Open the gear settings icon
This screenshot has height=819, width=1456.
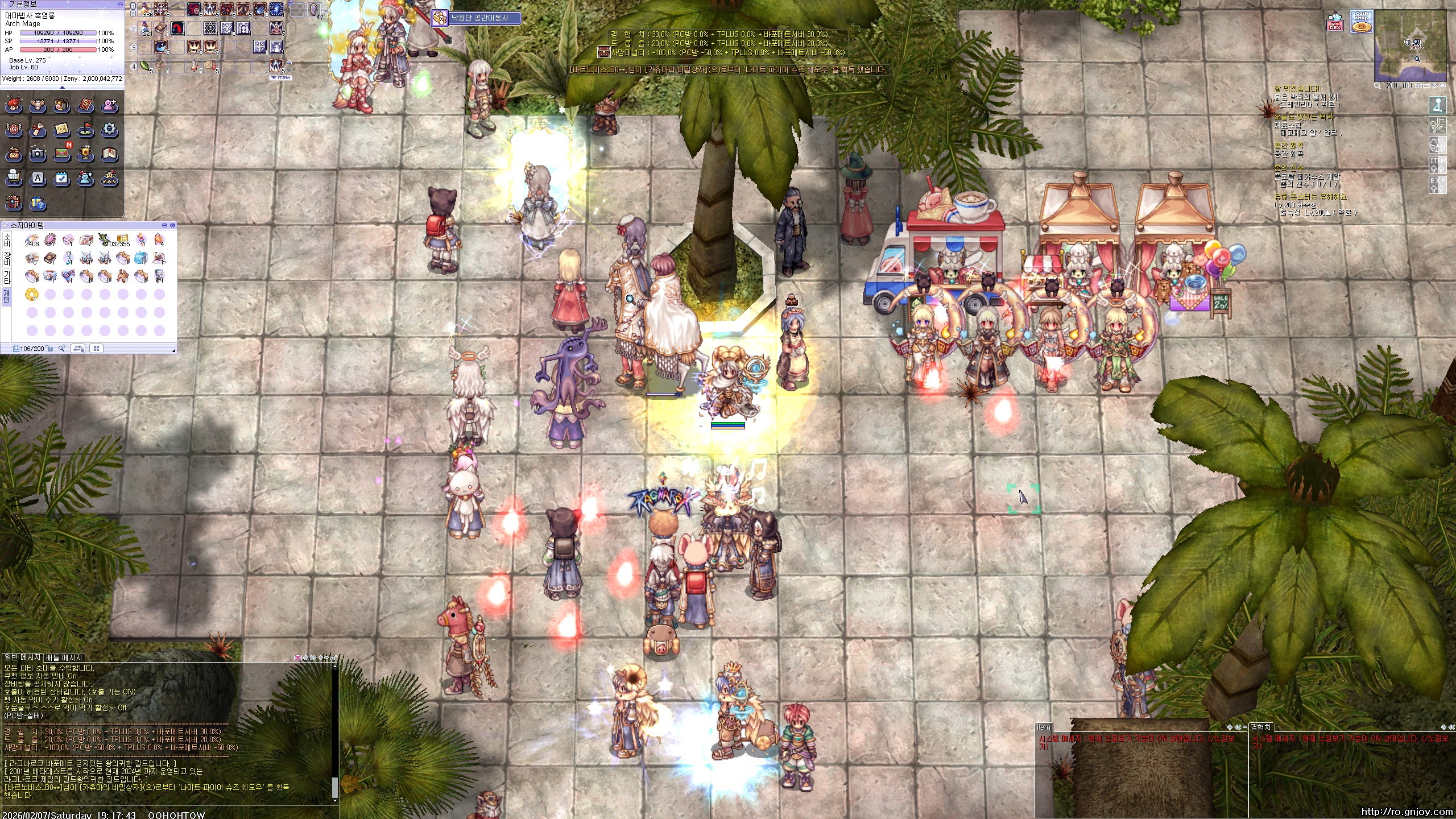tap(109, 130)
